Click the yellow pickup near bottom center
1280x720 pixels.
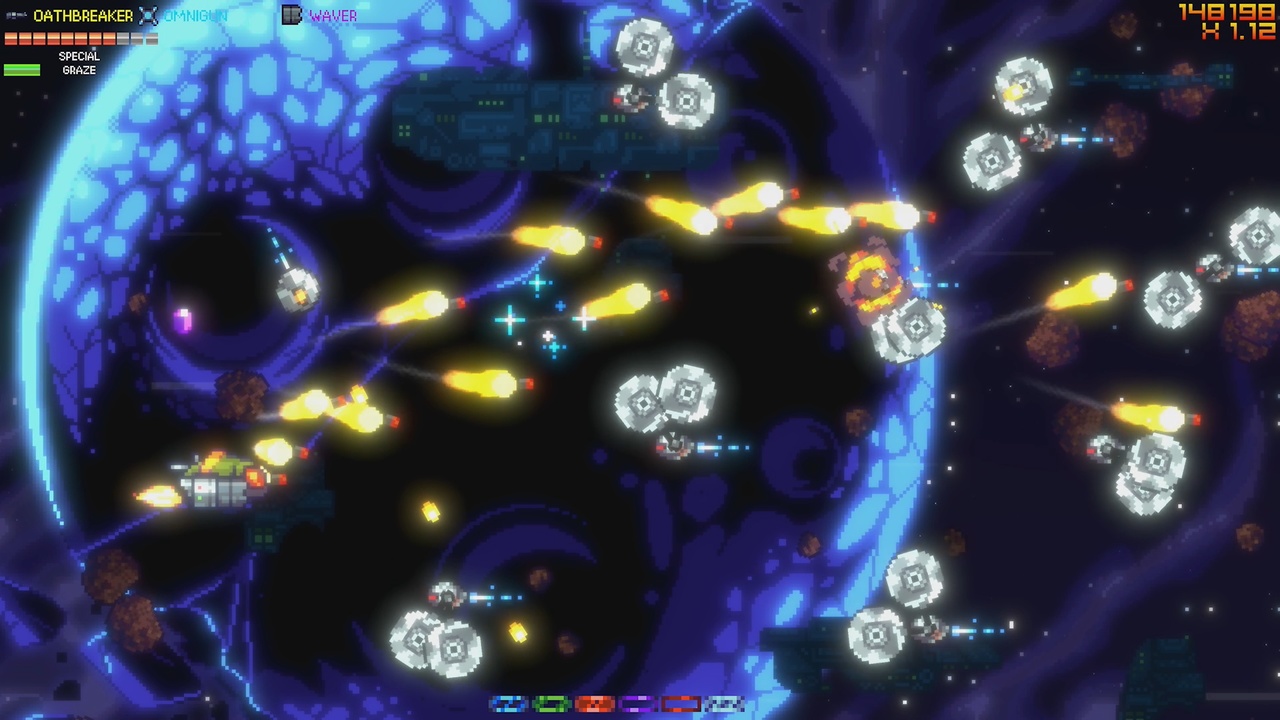click(518, 630)
